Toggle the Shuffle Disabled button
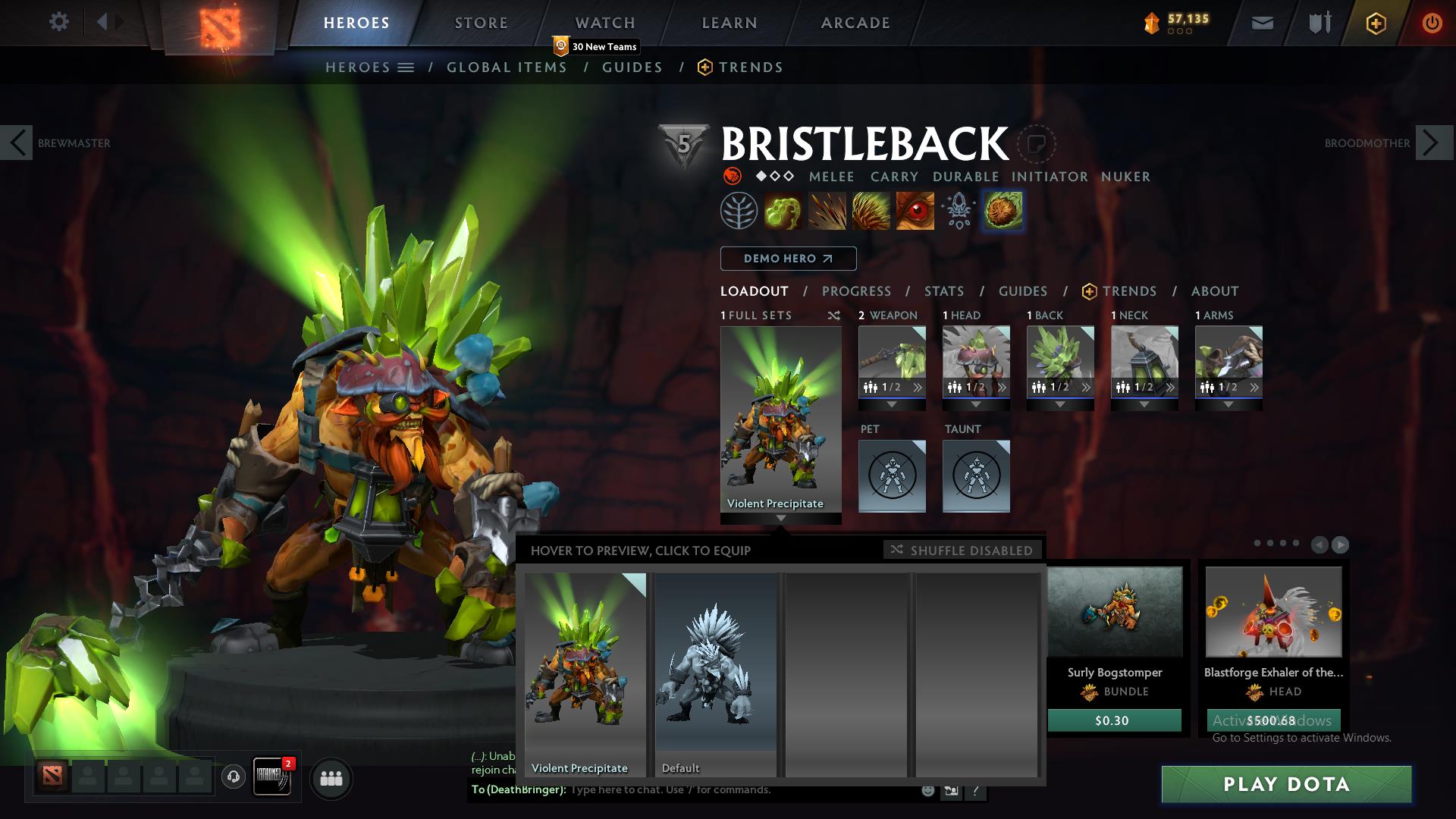1456x819 pixels. tap(962, 550)
